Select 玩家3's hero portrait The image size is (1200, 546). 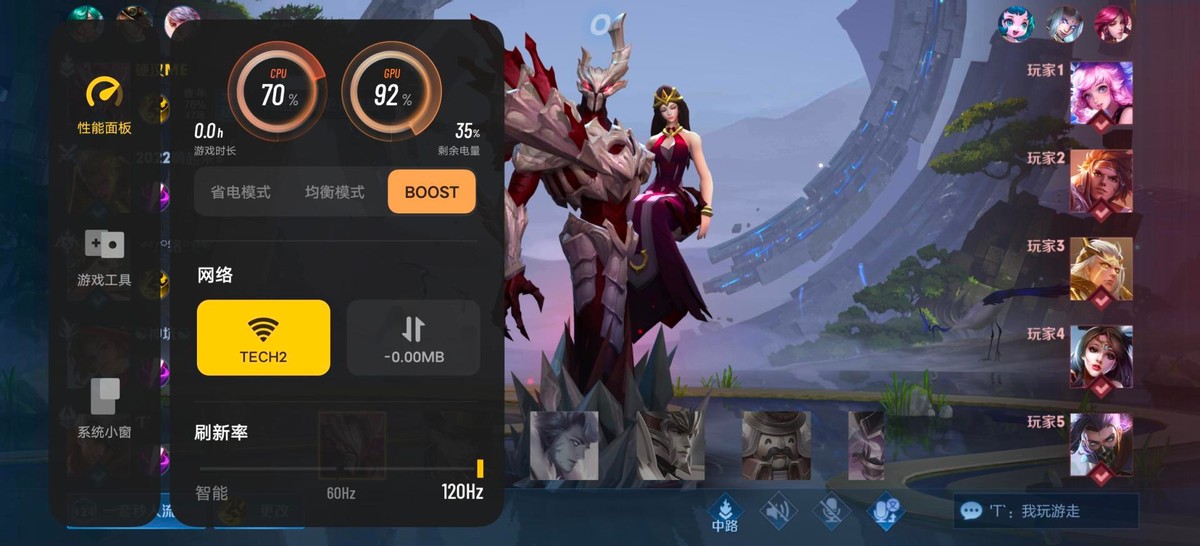[x=1101, y=269]
